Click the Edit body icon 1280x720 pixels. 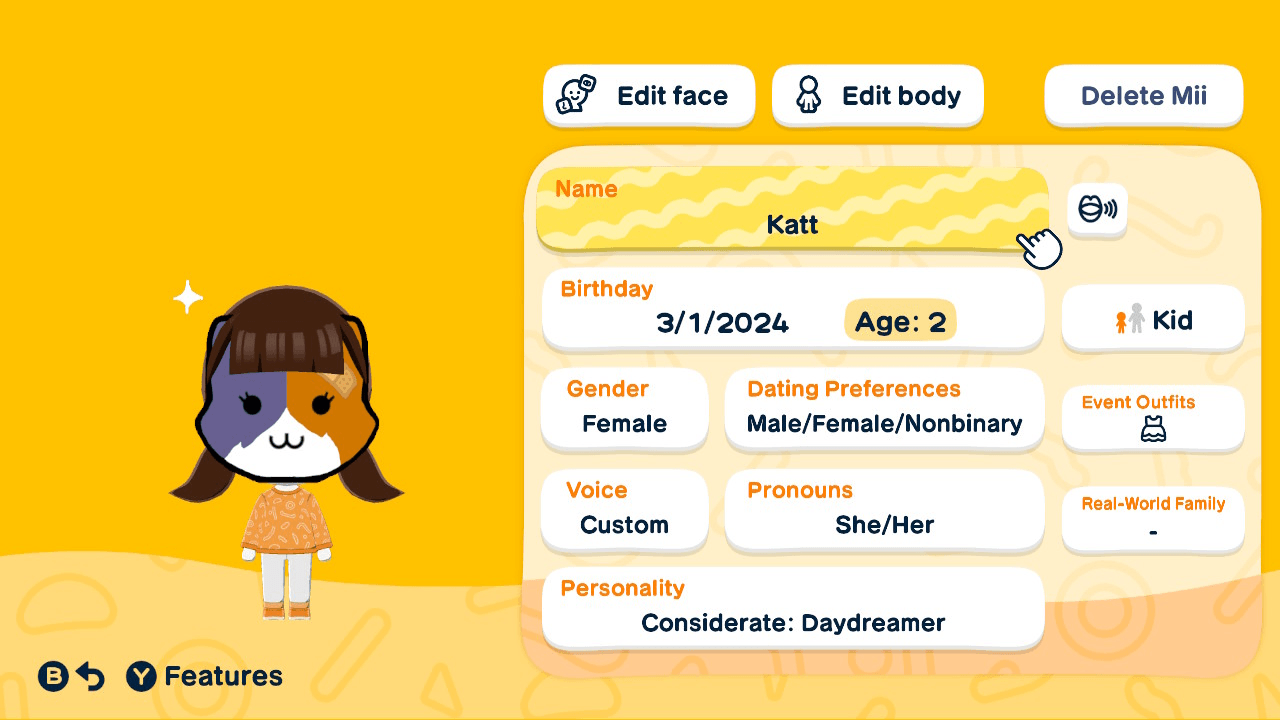coord(808,95)
